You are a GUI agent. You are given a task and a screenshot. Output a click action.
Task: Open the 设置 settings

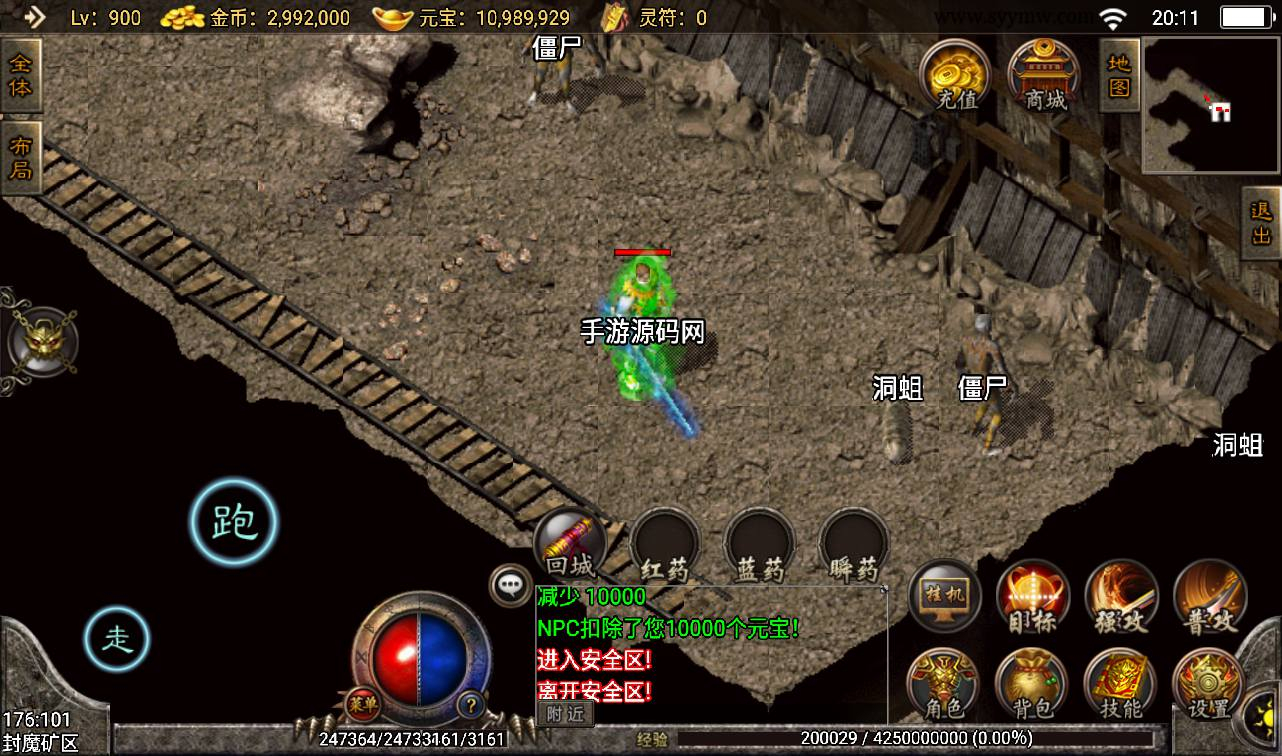tap(1207, 685)
